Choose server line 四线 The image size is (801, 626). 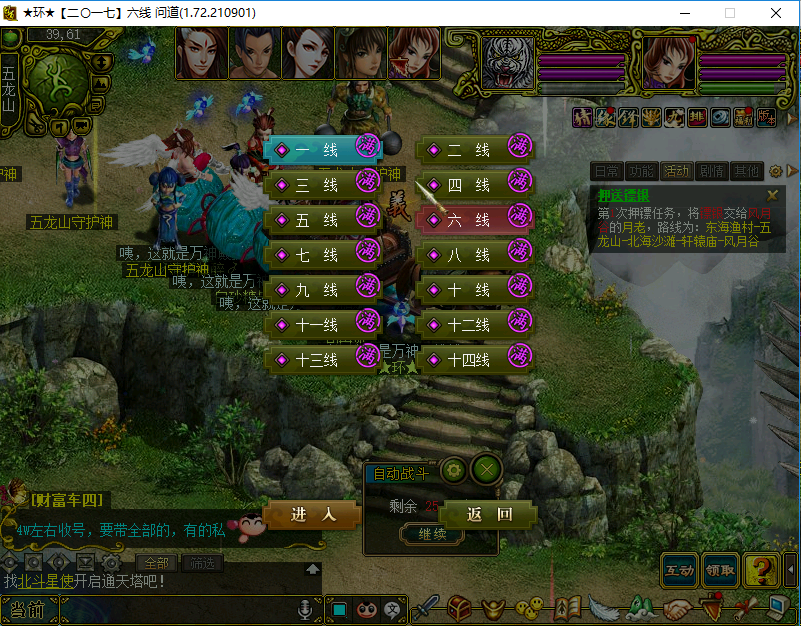coord(467,185)
